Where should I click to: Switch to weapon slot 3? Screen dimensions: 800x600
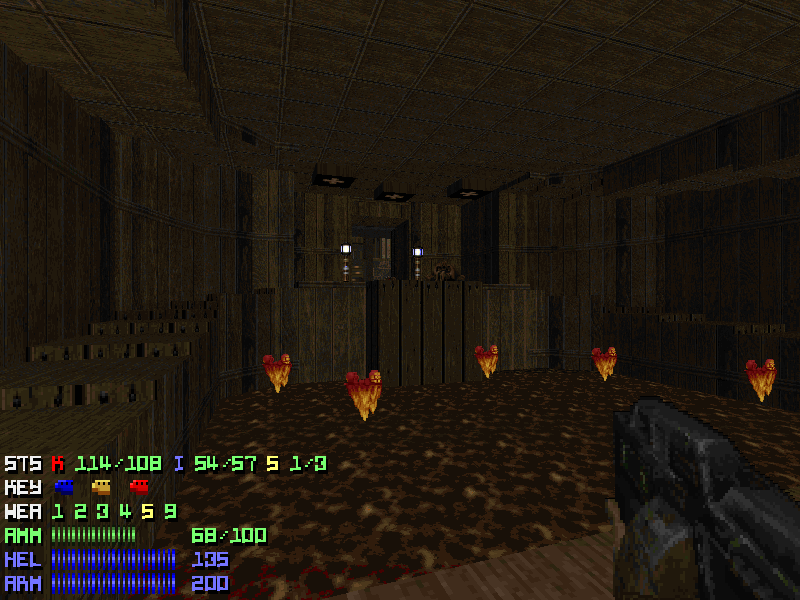pos(101,512)
